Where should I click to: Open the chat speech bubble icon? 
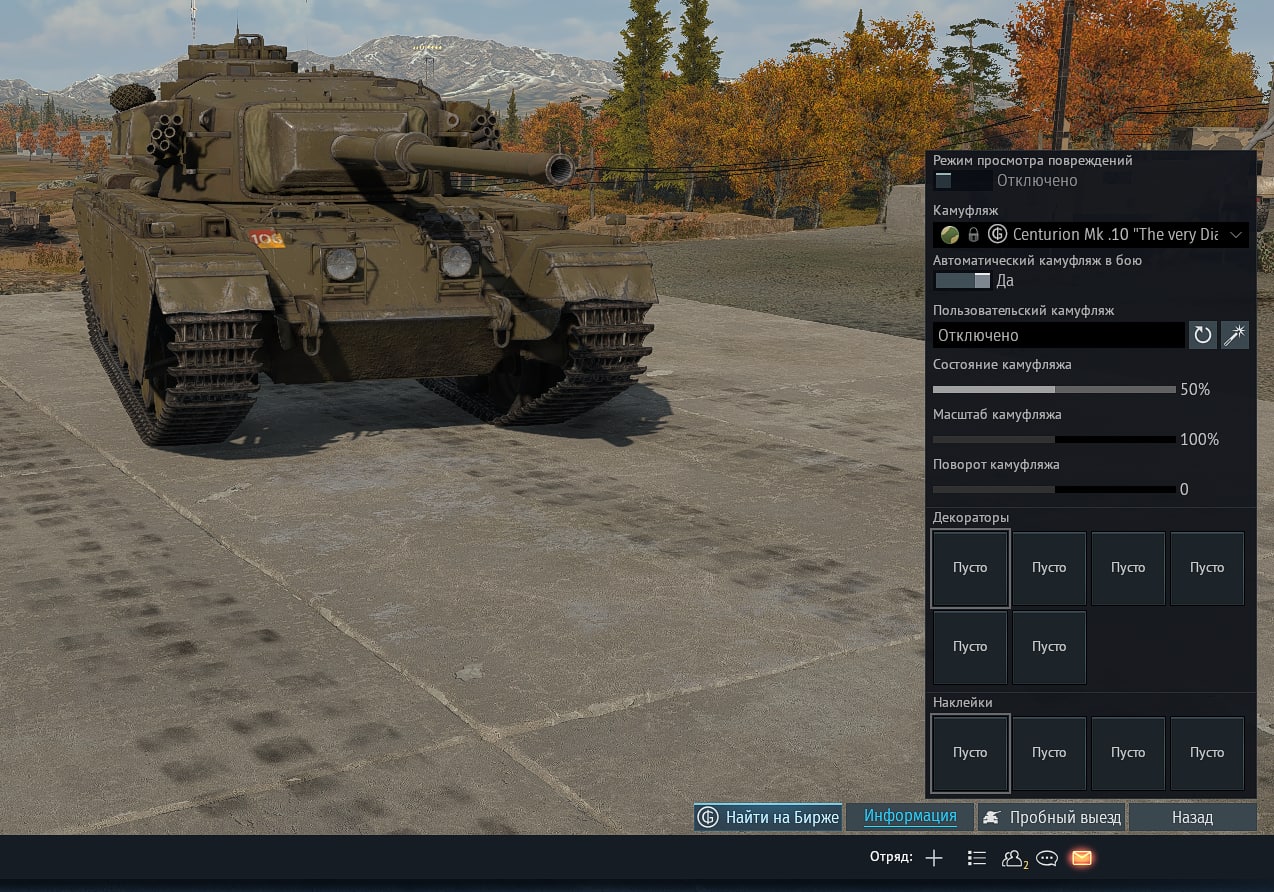coord(1047,858)
